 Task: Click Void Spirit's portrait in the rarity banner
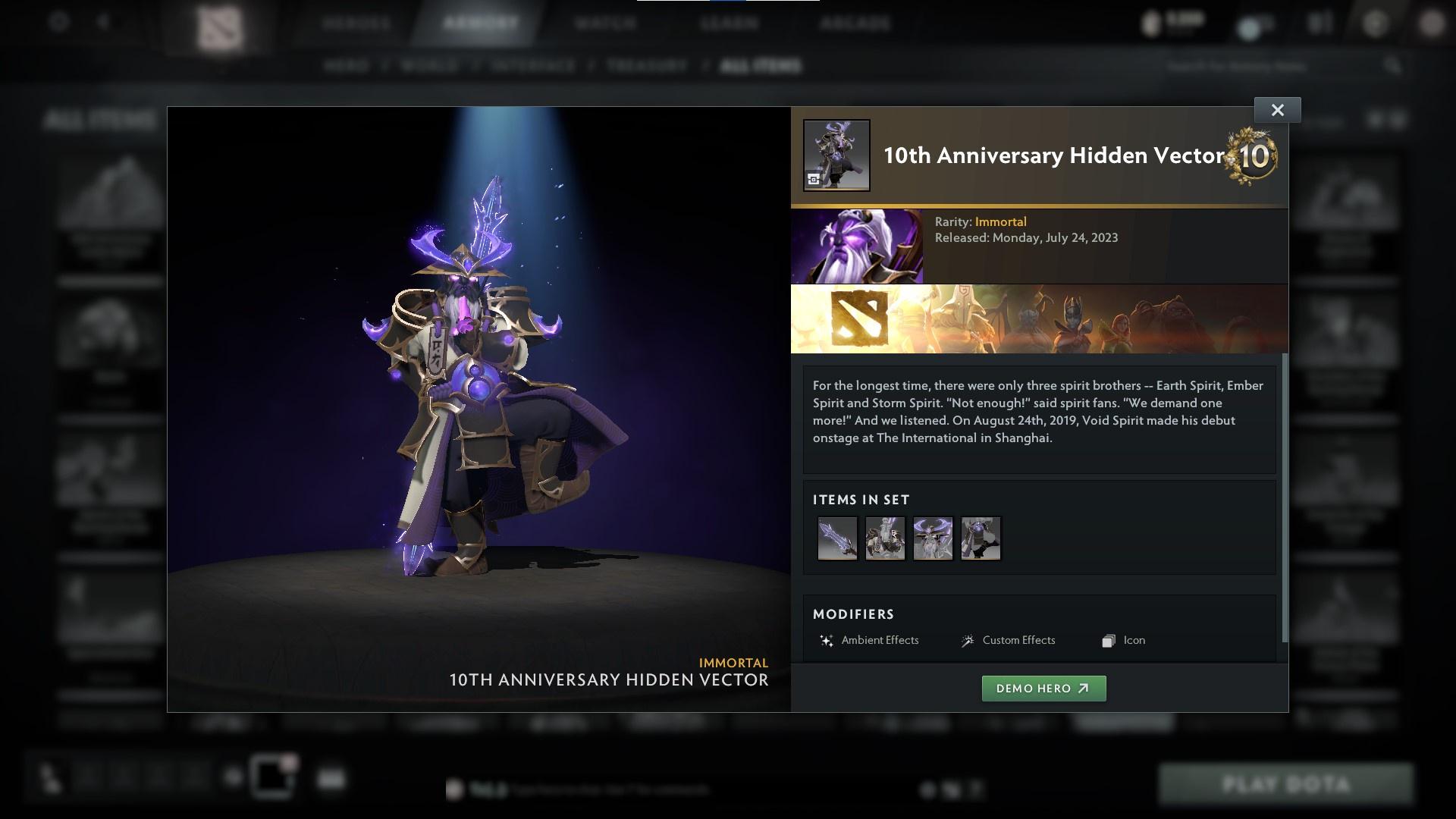tap(857, 245)
